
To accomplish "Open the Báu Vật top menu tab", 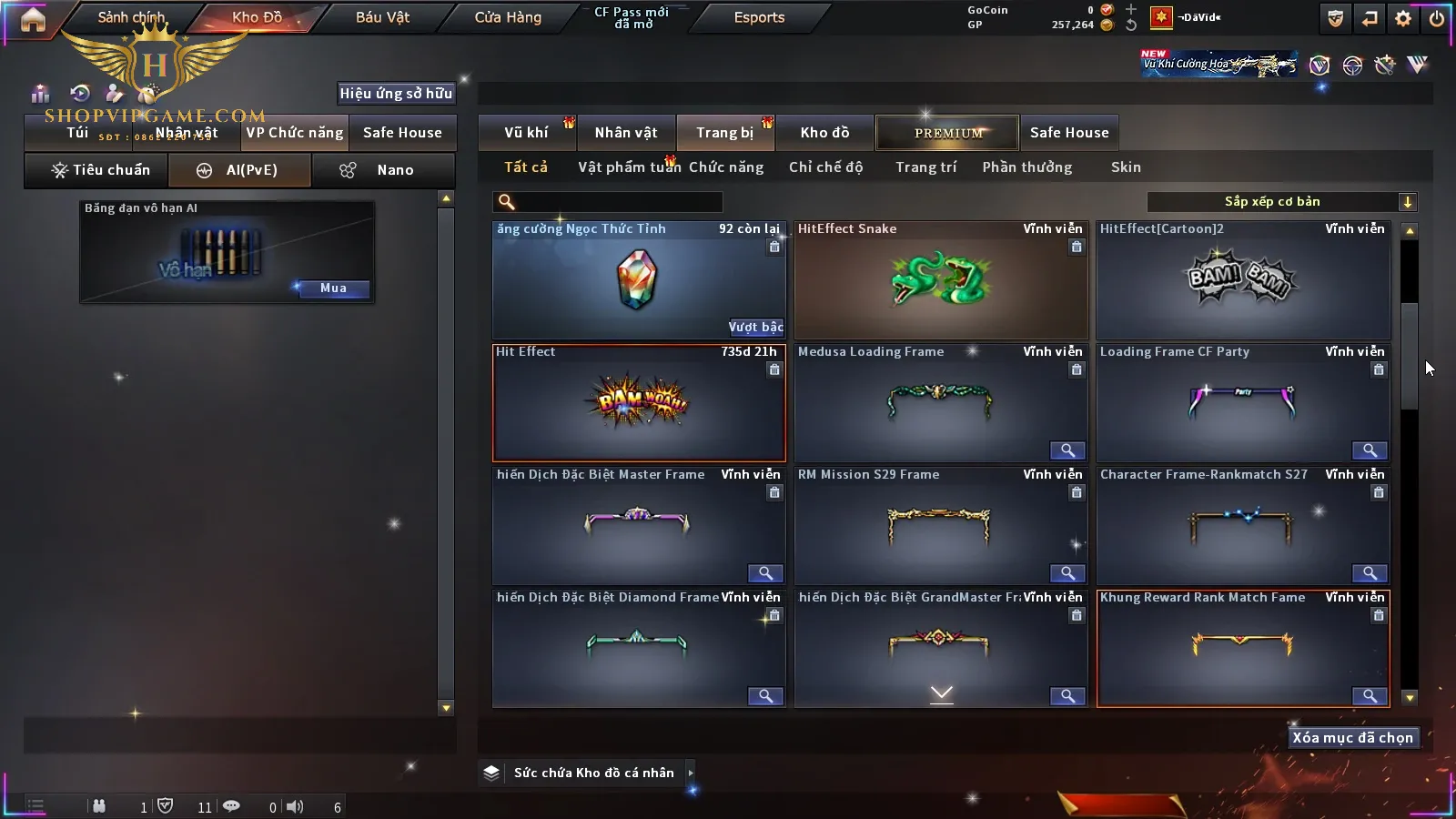I will 382,17.
